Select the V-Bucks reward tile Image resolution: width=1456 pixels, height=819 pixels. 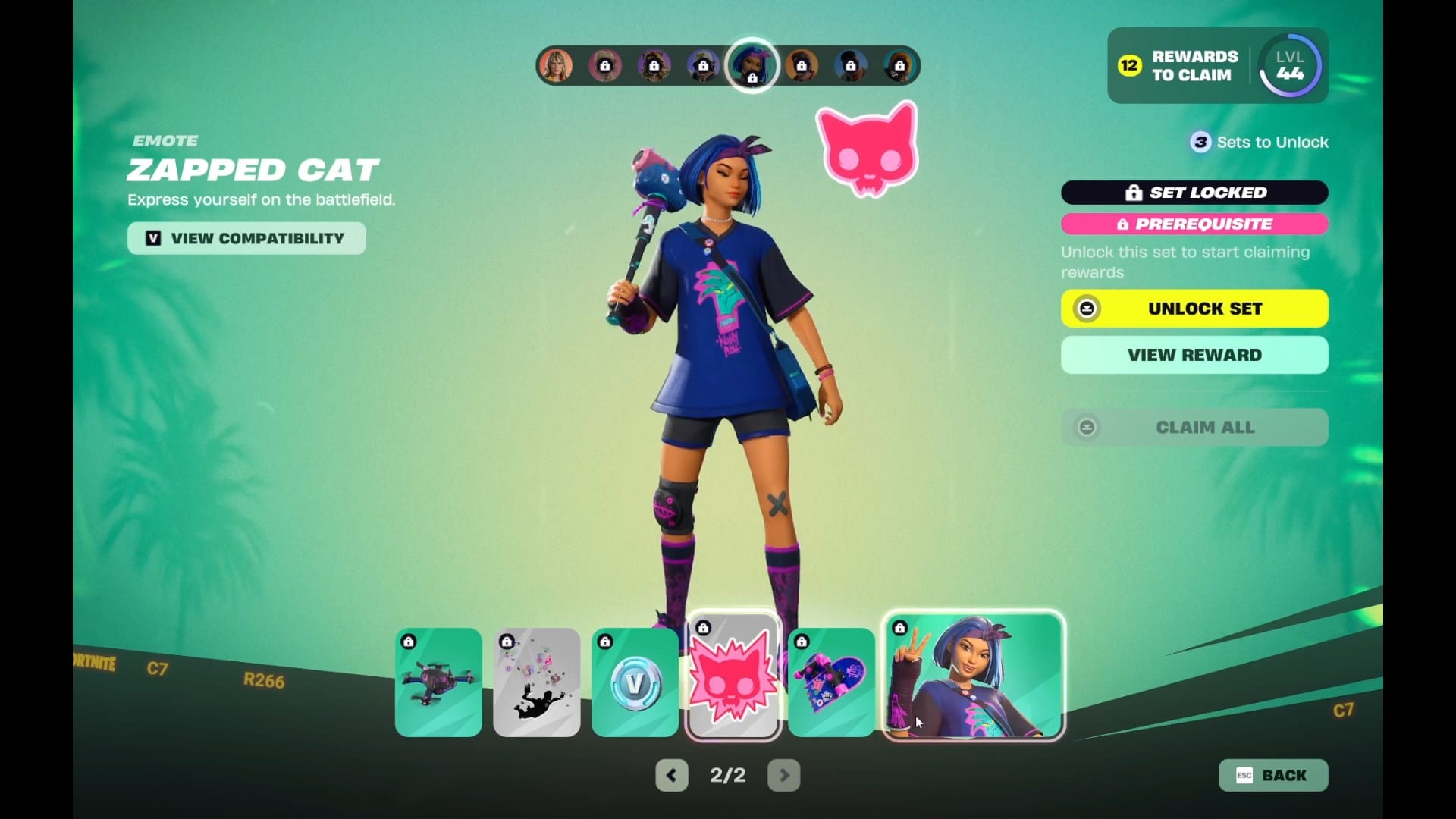635,682
